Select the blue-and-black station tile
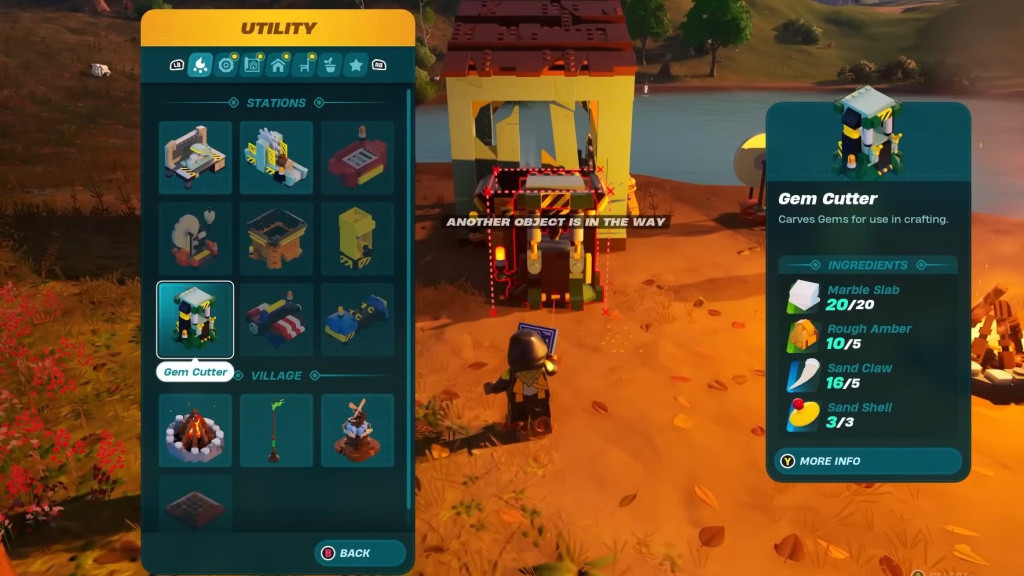The image size is (1024, 576). click(x=357, y=320)
